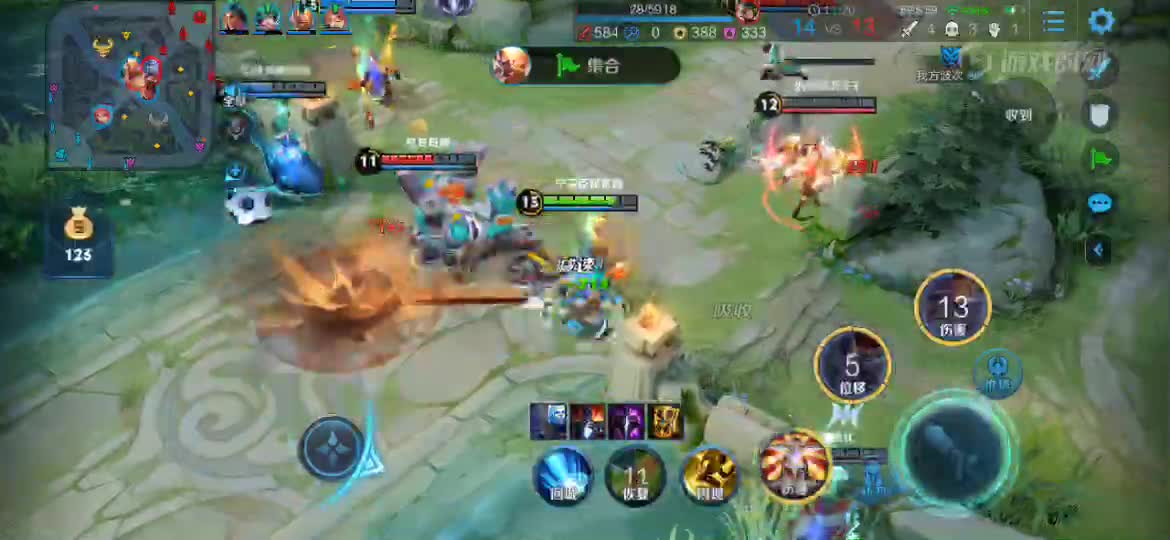
Task: Open the settings gear
Action: point(1101,21)
